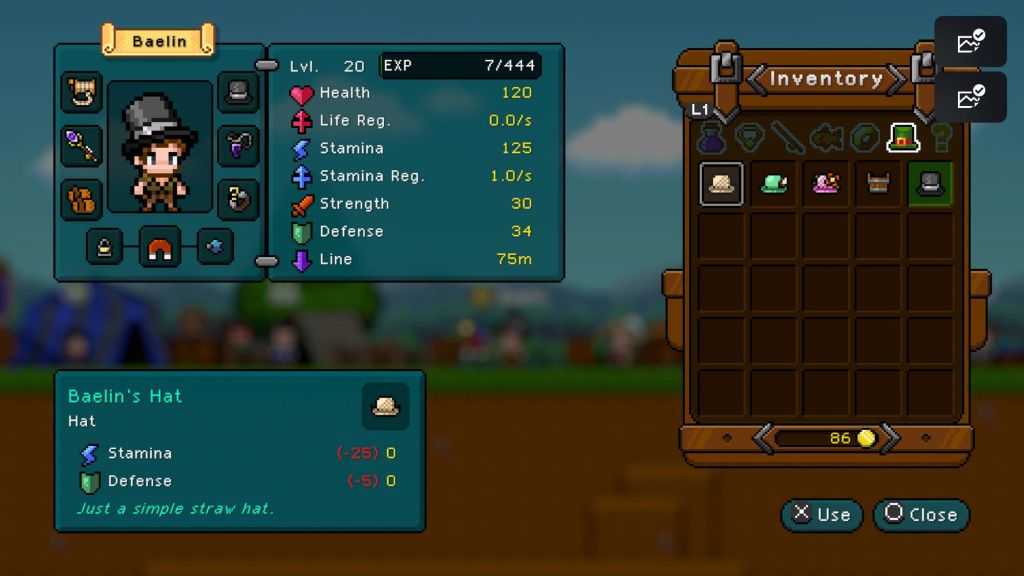The image size is (1024, 576).
Task: Select the straw hat inventory slot
Action: 721,184
